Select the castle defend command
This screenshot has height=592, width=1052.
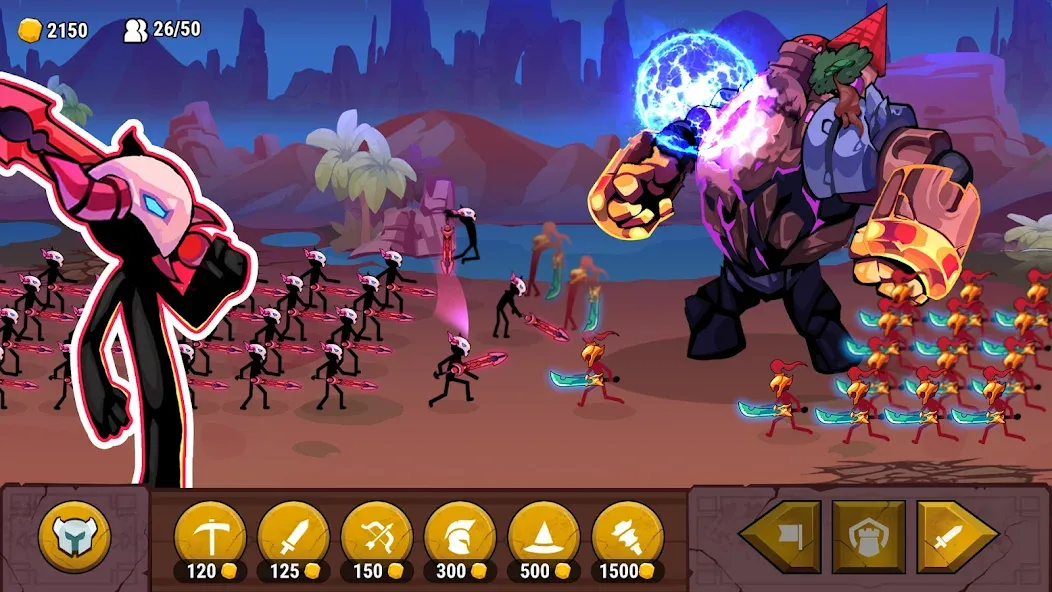868,537
